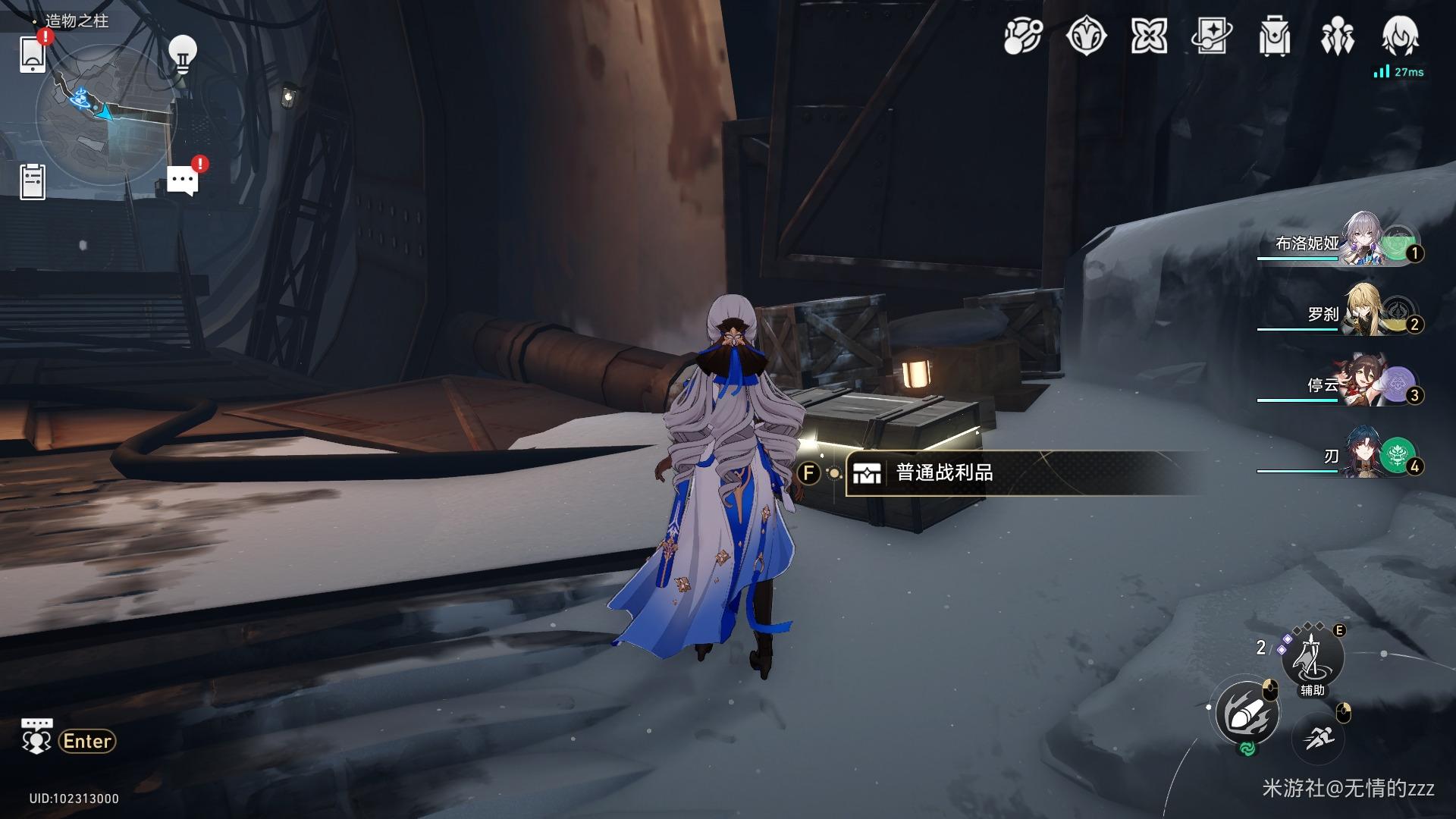Activate the 辅助 technique skill

point(1312,657)
